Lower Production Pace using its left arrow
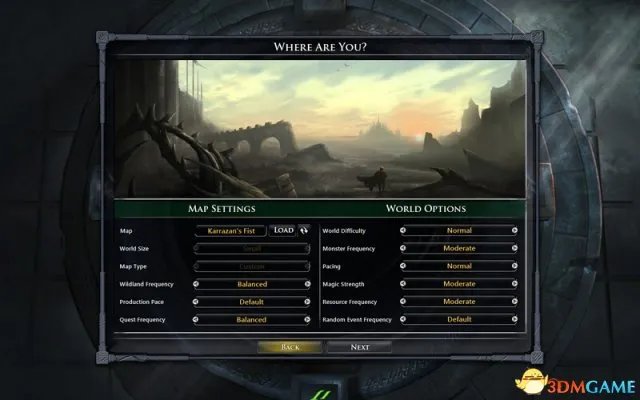 (194, 302)
